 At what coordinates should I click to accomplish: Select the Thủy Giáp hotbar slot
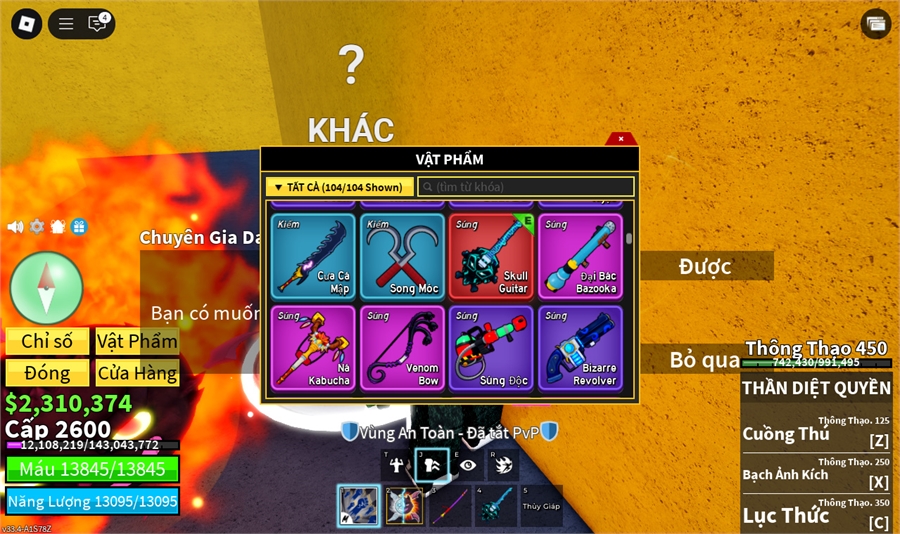541,506
